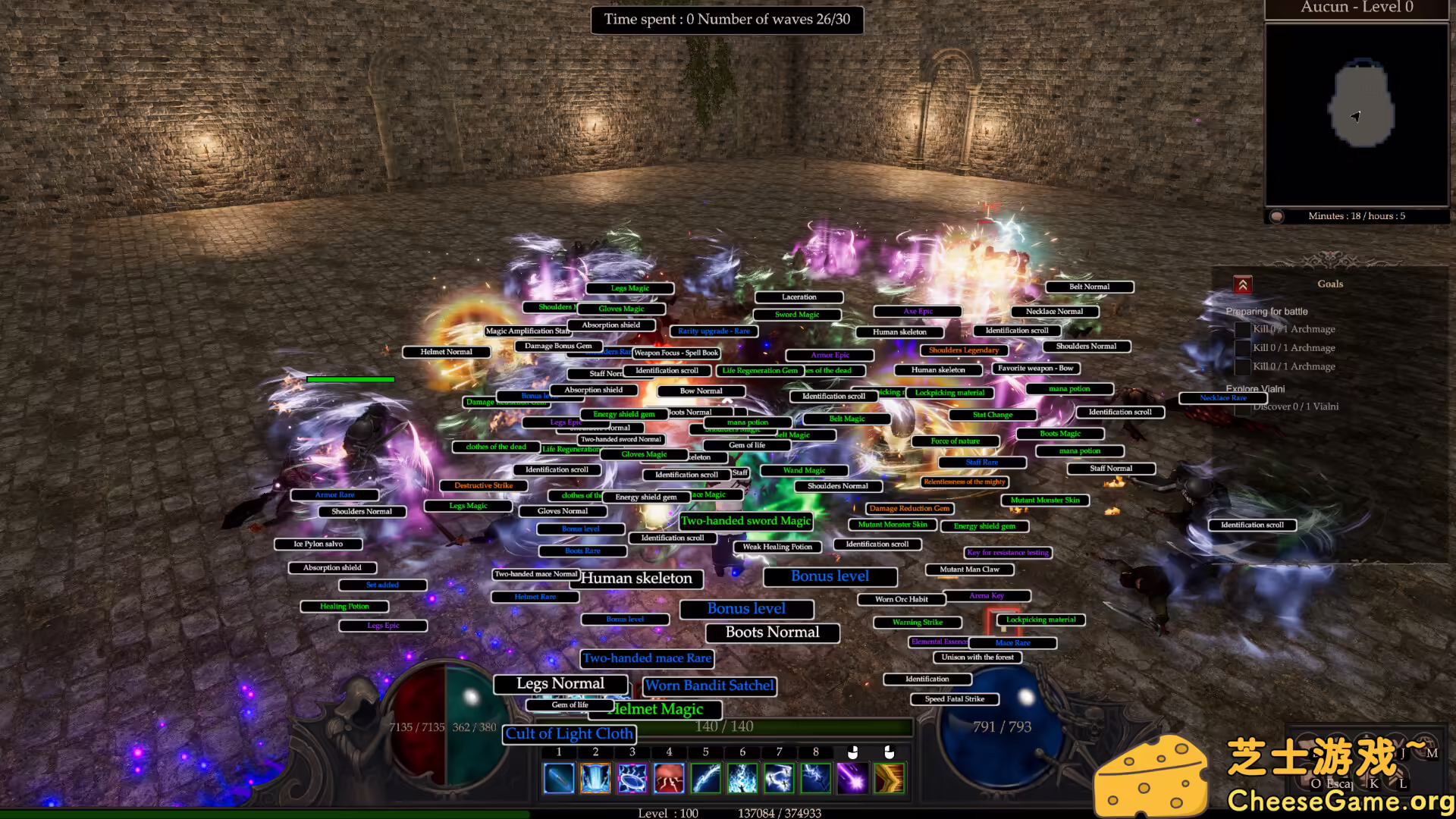Screen dimensions: 1456x819
Task: Check the first Kill Archmage goal checkbox
Action: coord(1242,329)
